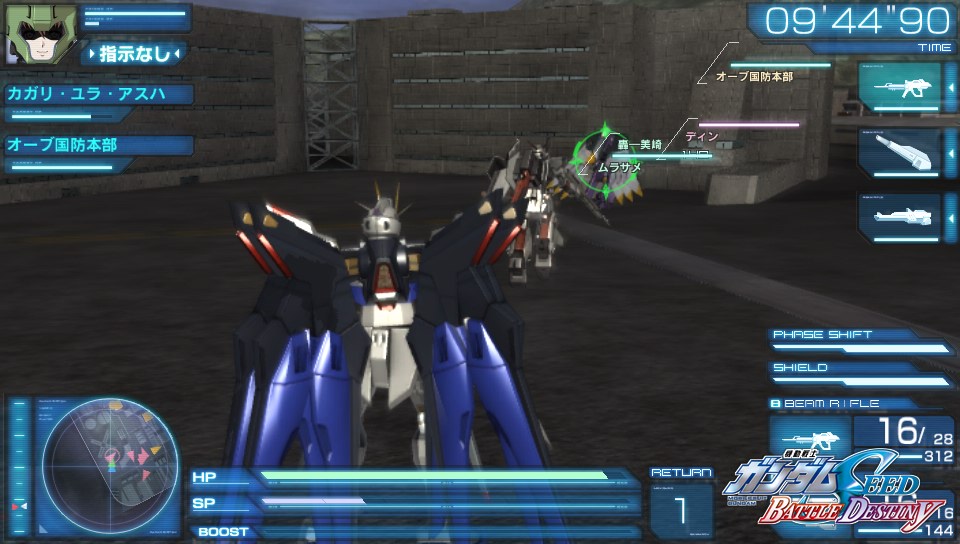The height and width of the screenshot is (544, 960).
Task: Choose the cannon weapon slot
Action: pyautogui.click(x=899, y=152)
